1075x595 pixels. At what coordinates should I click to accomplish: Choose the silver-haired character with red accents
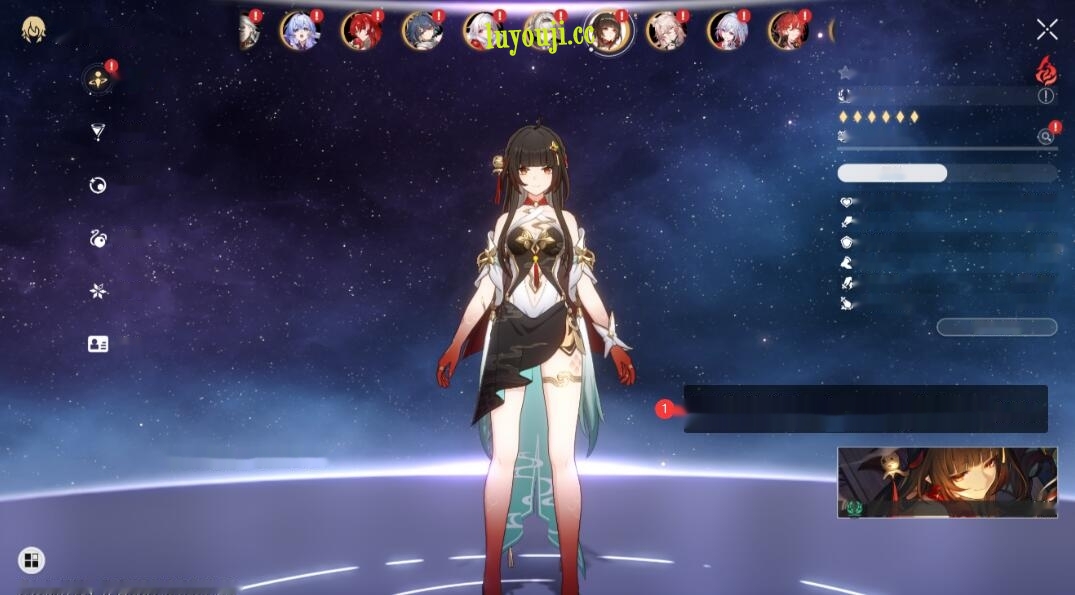click(x=483, y=31)
